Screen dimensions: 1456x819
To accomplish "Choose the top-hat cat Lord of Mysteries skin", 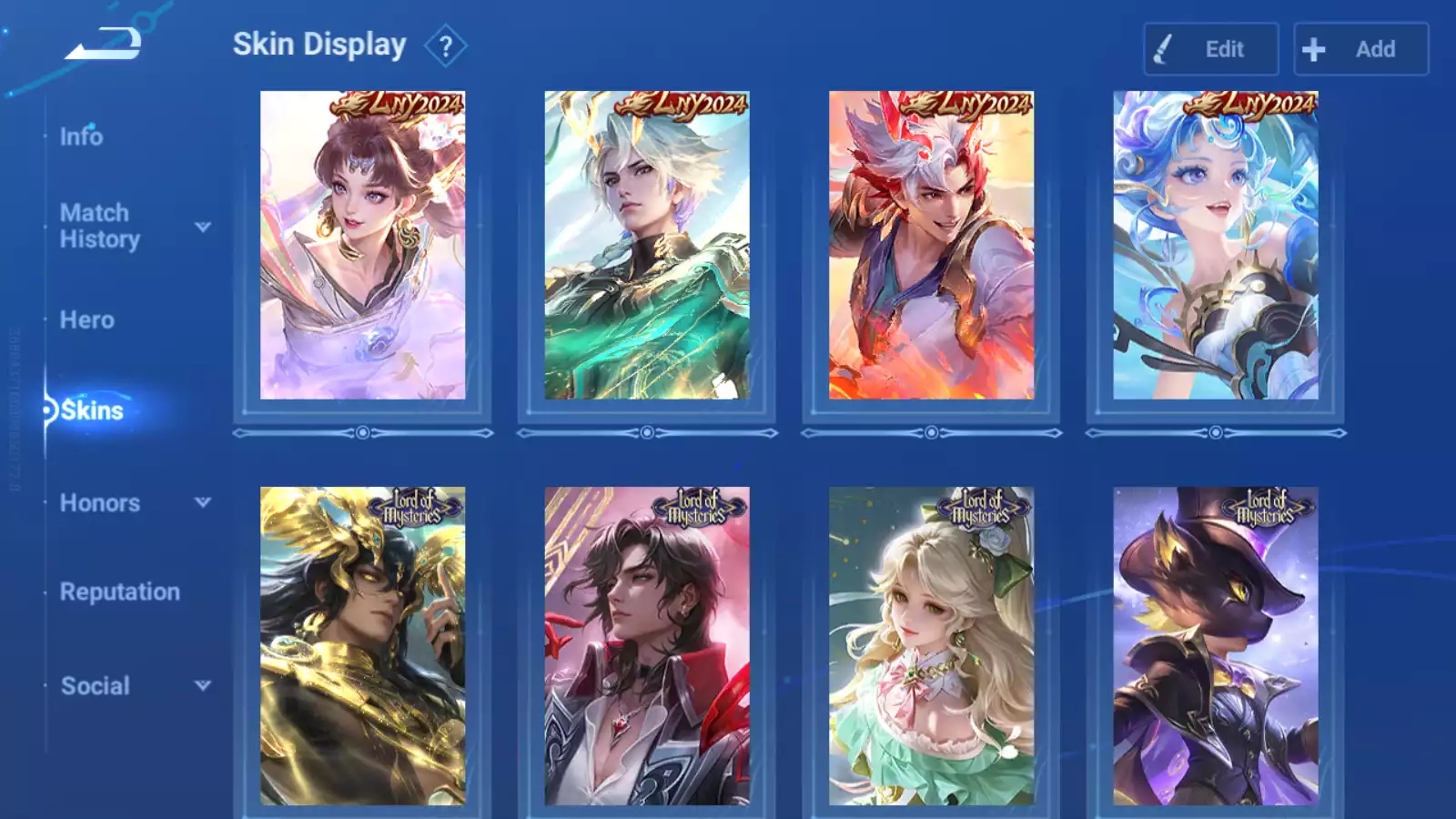I will (1215, 646).
